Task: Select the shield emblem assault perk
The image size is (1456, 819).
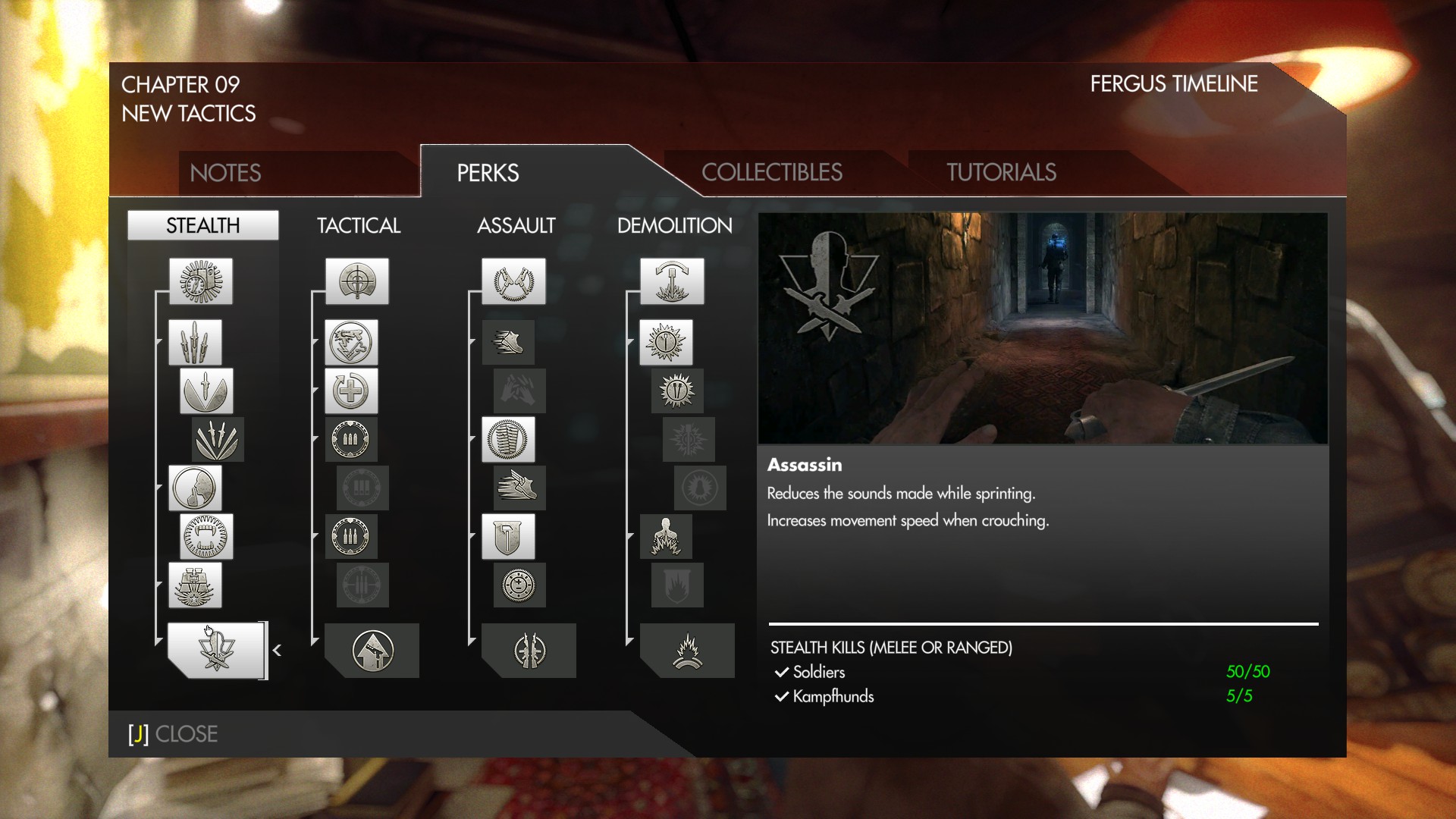Action: pyautogui.click(x=508, y=536)
